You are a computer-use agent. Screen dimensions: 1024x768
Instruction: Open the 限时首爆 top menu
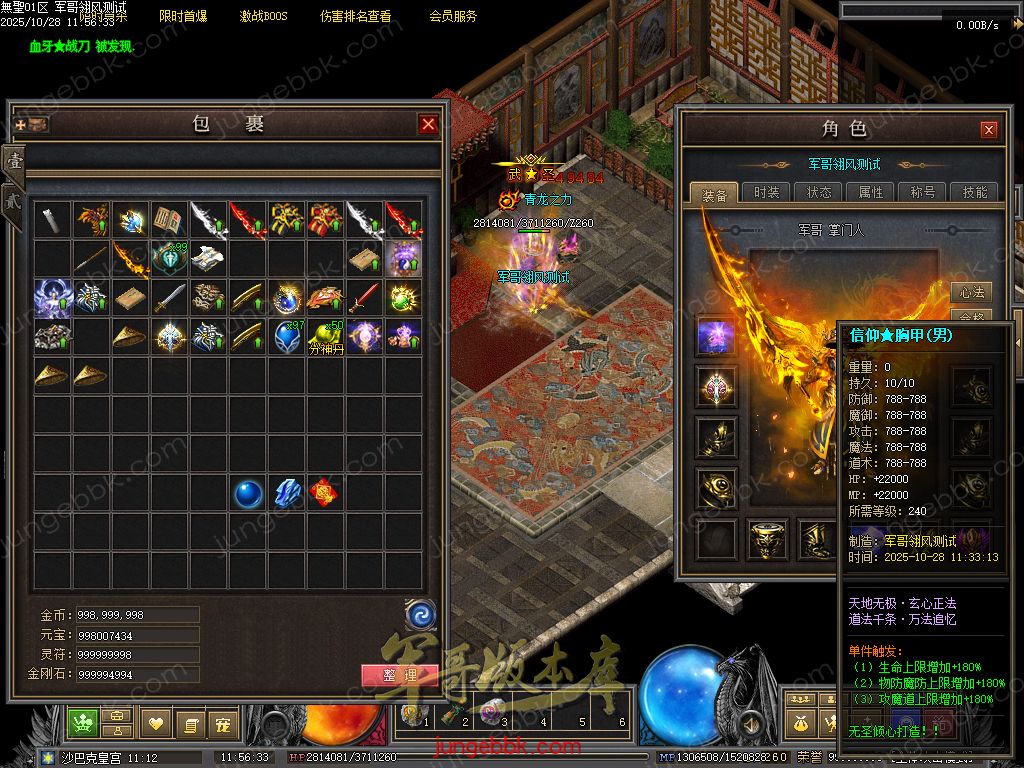coord(183,17)
